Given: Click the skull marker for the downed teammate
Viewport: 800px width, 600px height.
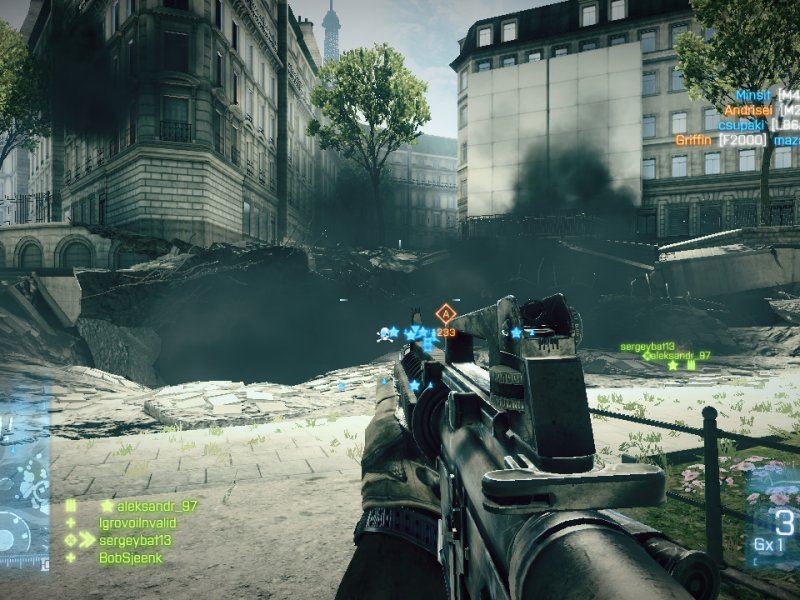Looking at the screenshot, I should tap(383, 334).
